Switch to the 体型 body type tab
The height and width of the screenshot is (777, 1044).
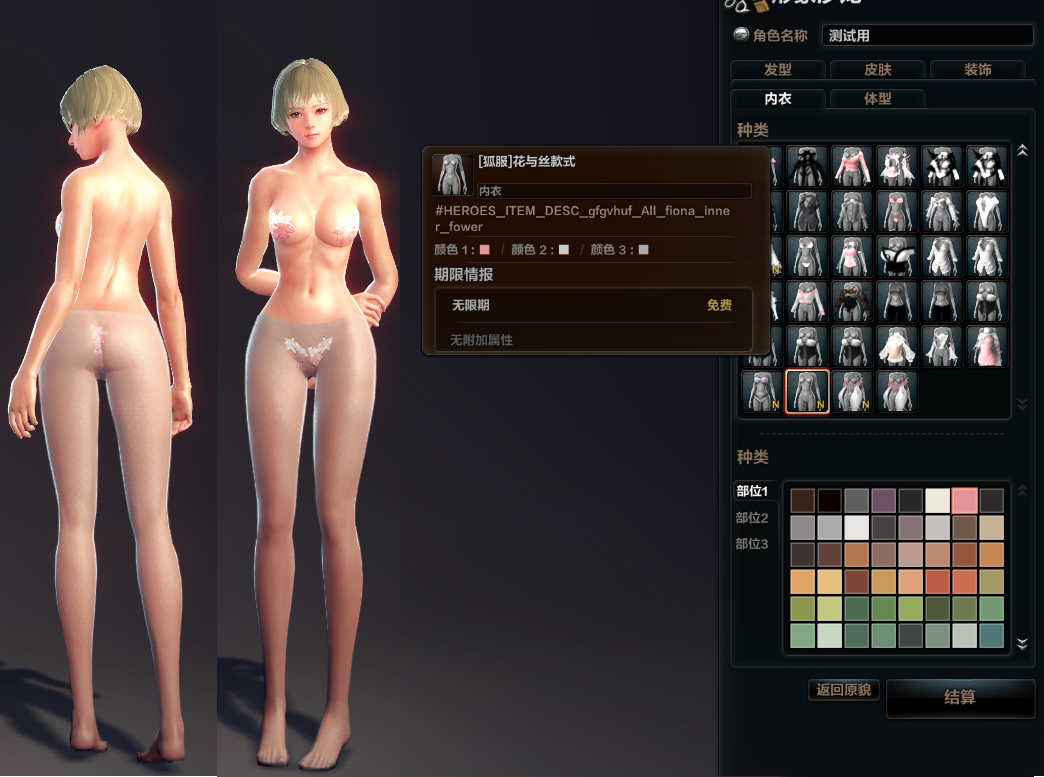[x=877, y=99]
